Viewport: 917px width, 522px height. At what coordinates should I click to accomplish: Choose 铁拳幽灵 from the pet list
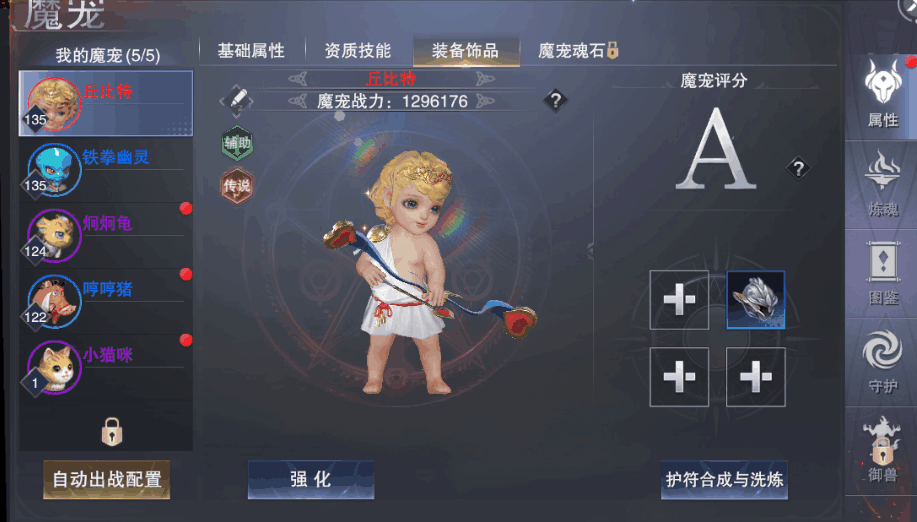[106, 168]
